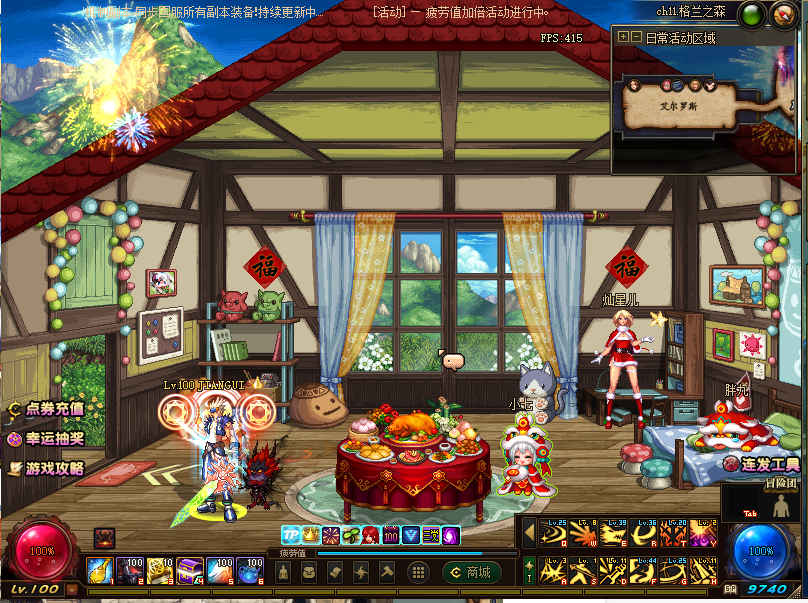Zoom in the minimap with plus button
Screen dimensions: 808x603
click(623, 37)
